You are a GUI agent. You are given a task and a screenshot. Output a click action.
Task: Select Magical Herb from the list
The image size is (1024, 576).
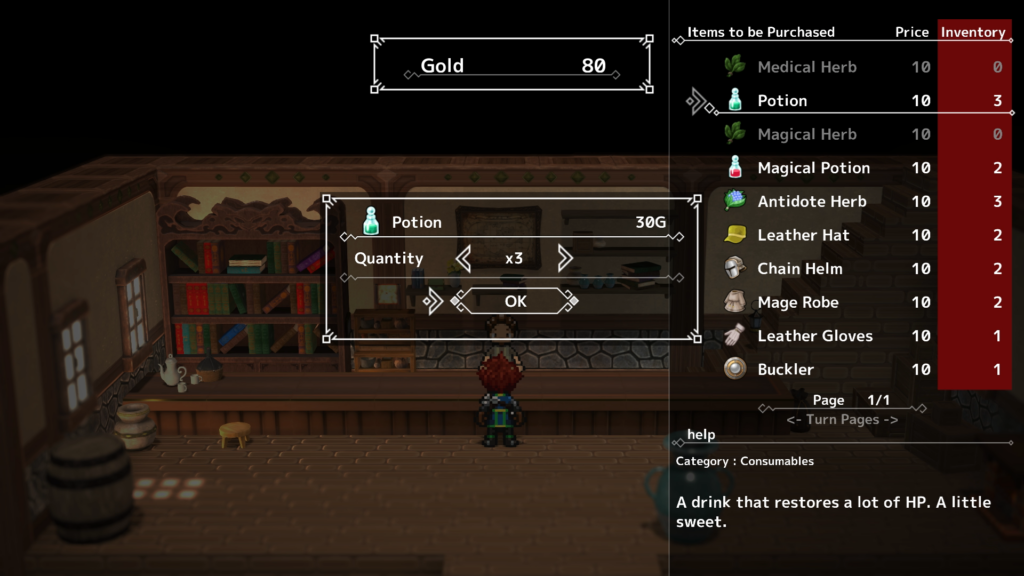pyautogui.click(x=806, y=134)
